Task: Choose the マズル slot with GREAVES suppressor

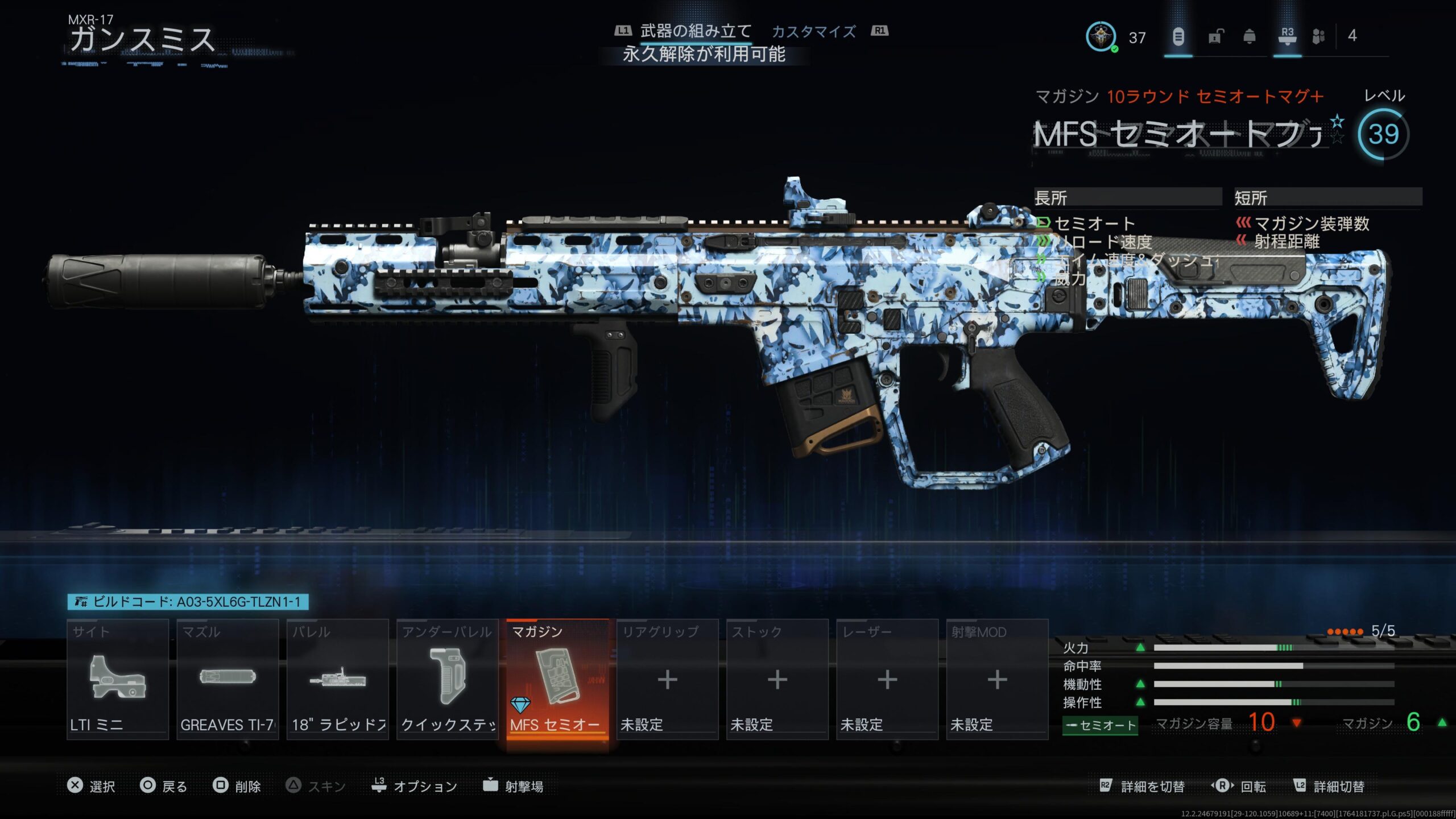Action: tap(227, 679)
